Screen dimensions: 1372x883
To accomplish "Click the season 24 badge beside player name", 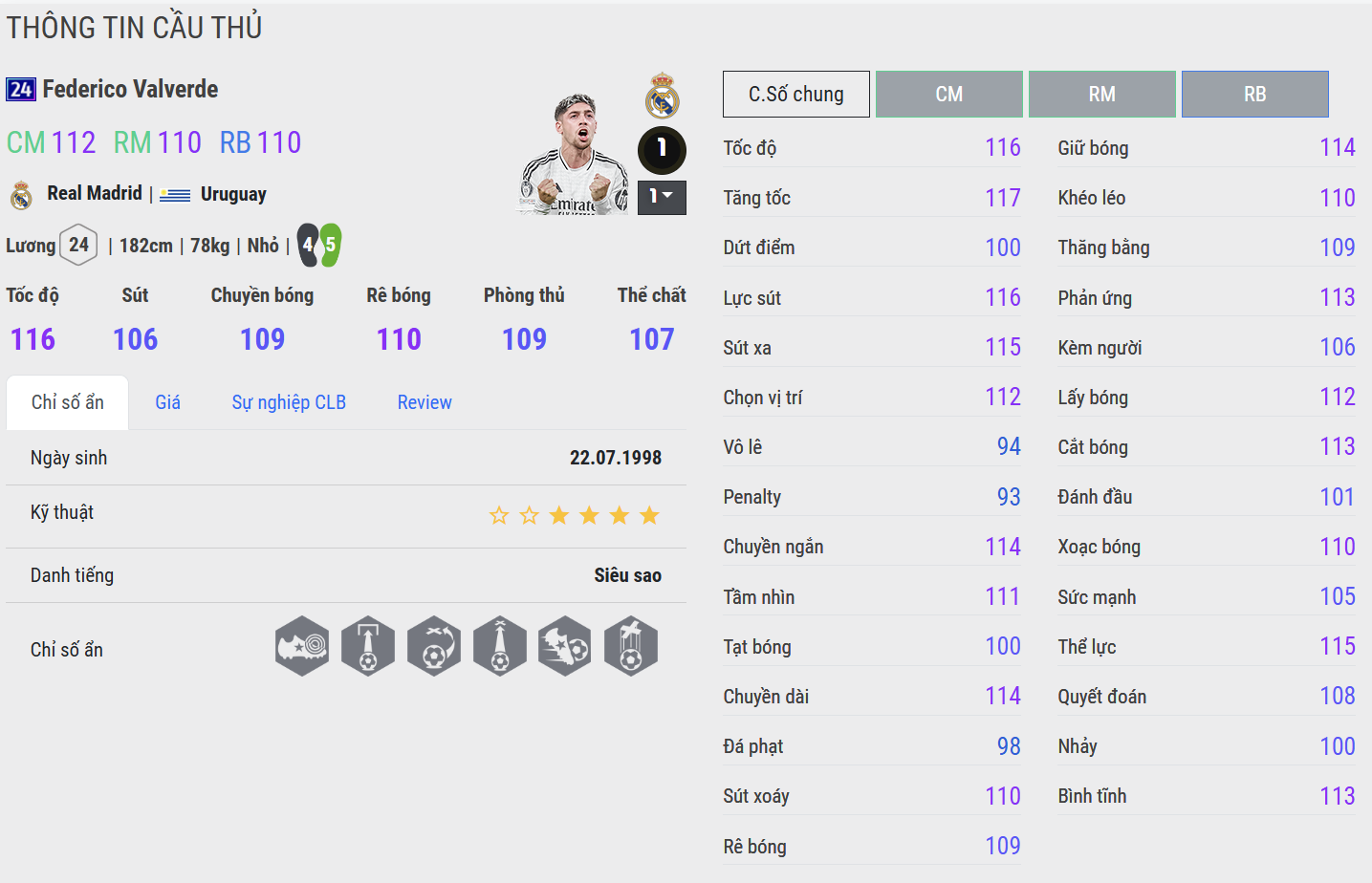I will [21, 90].
